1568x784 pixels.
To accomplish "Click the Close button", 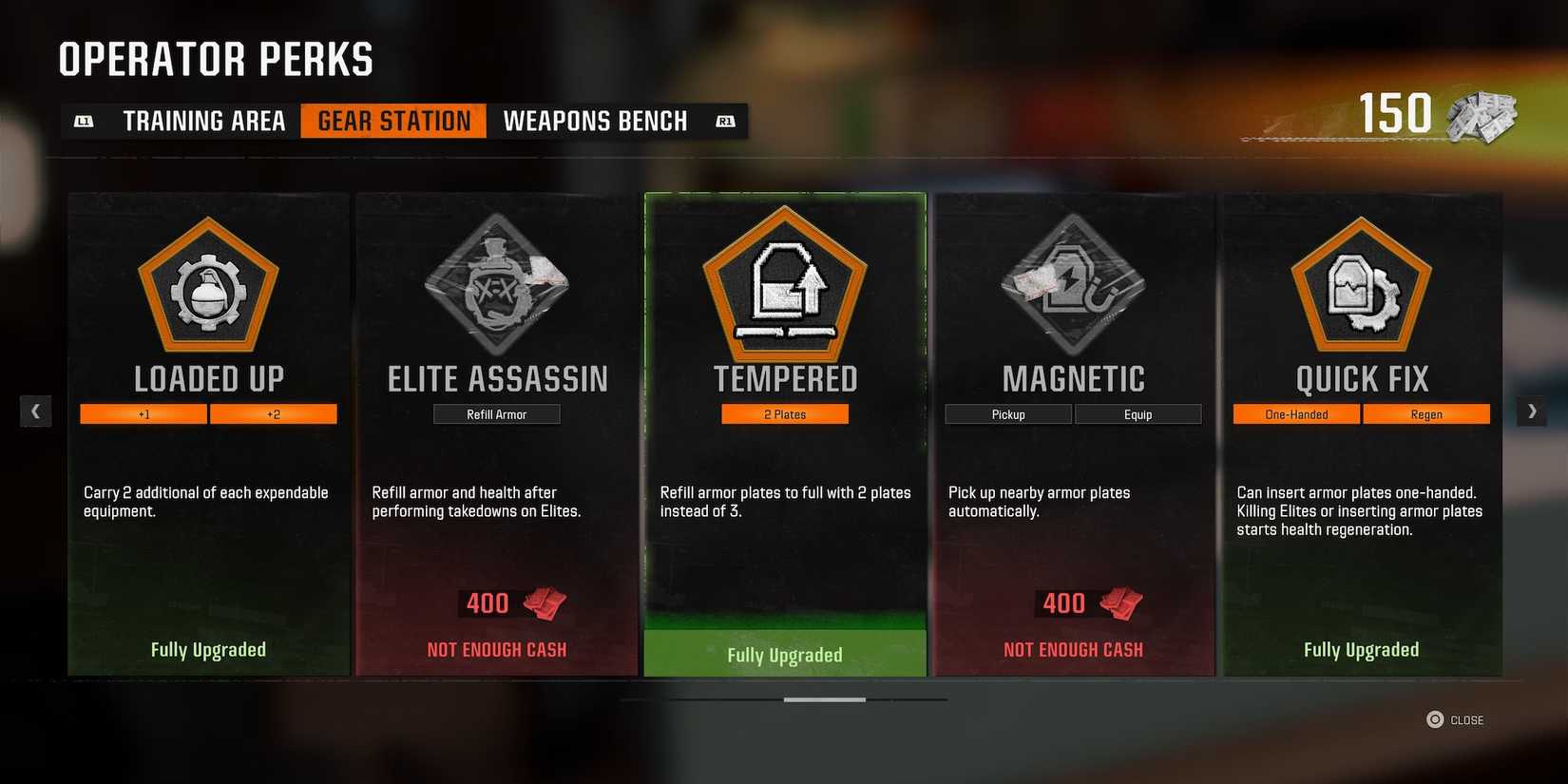I will point(1456,719).
